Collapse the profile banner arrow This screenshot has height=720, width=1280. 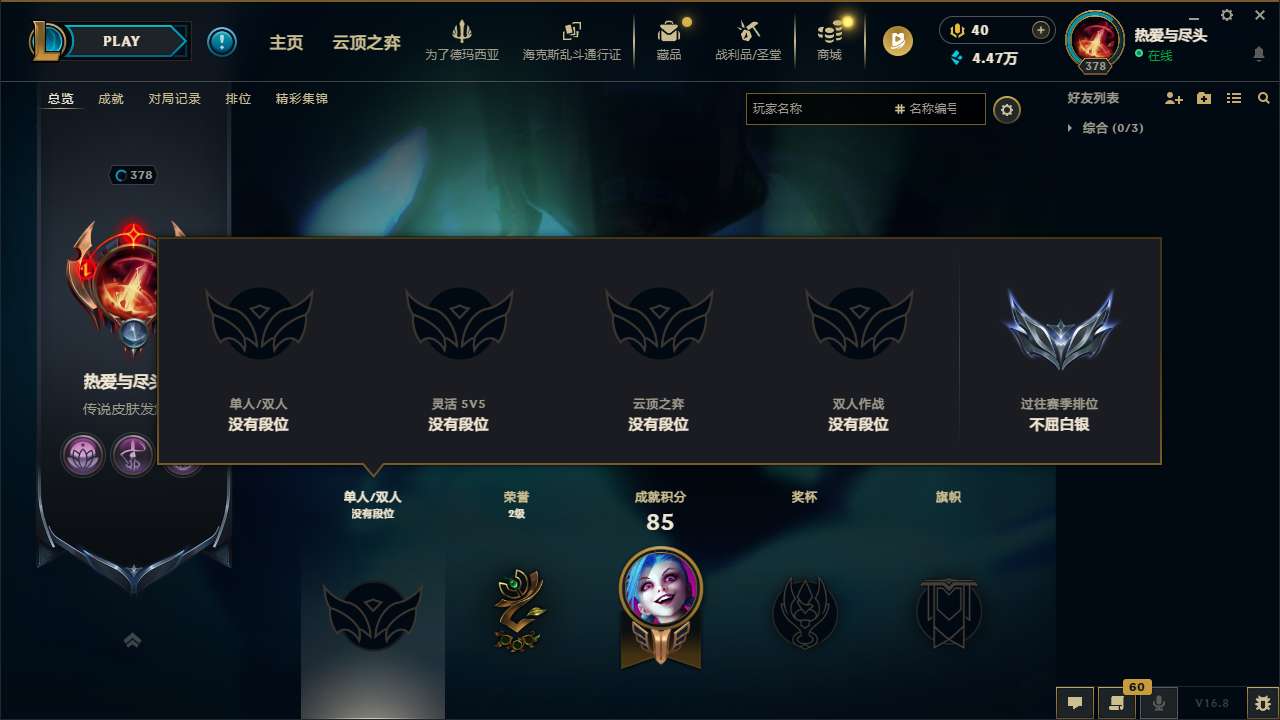pyautogui.click(x=132, y=640)
